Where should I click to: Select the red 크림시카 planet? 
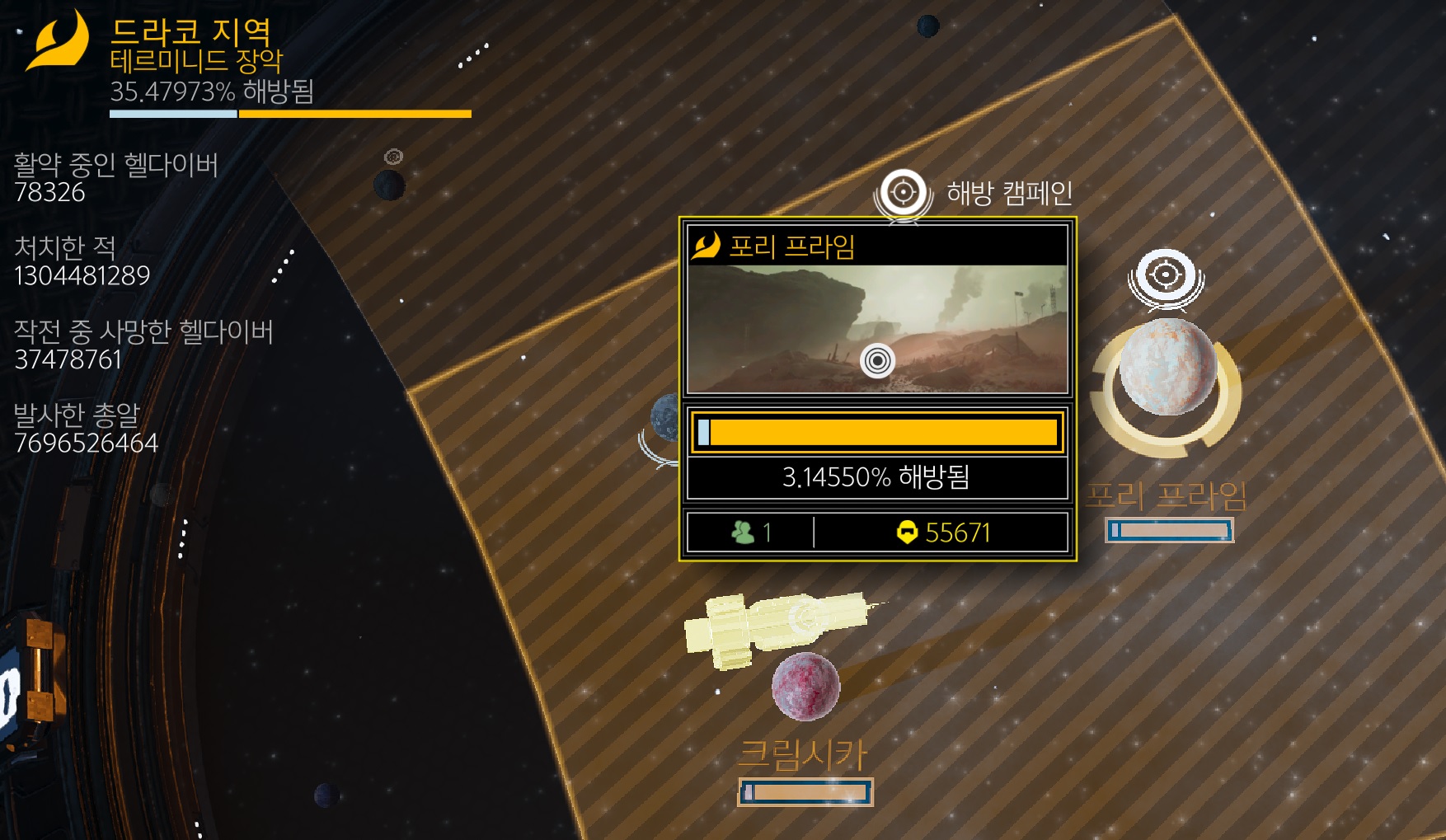805,686
